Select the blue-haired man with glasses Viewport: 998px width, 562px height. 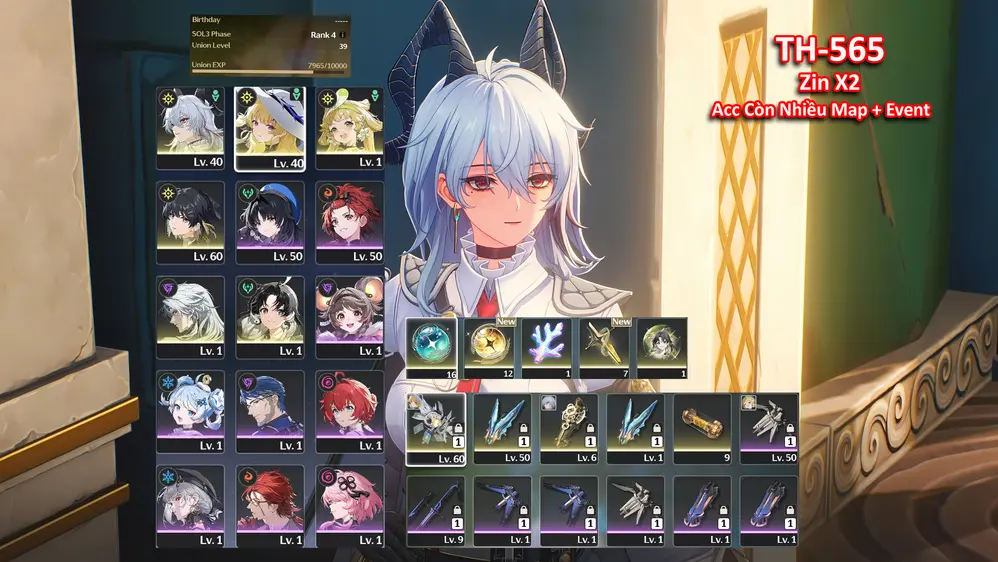coord(269,411)
